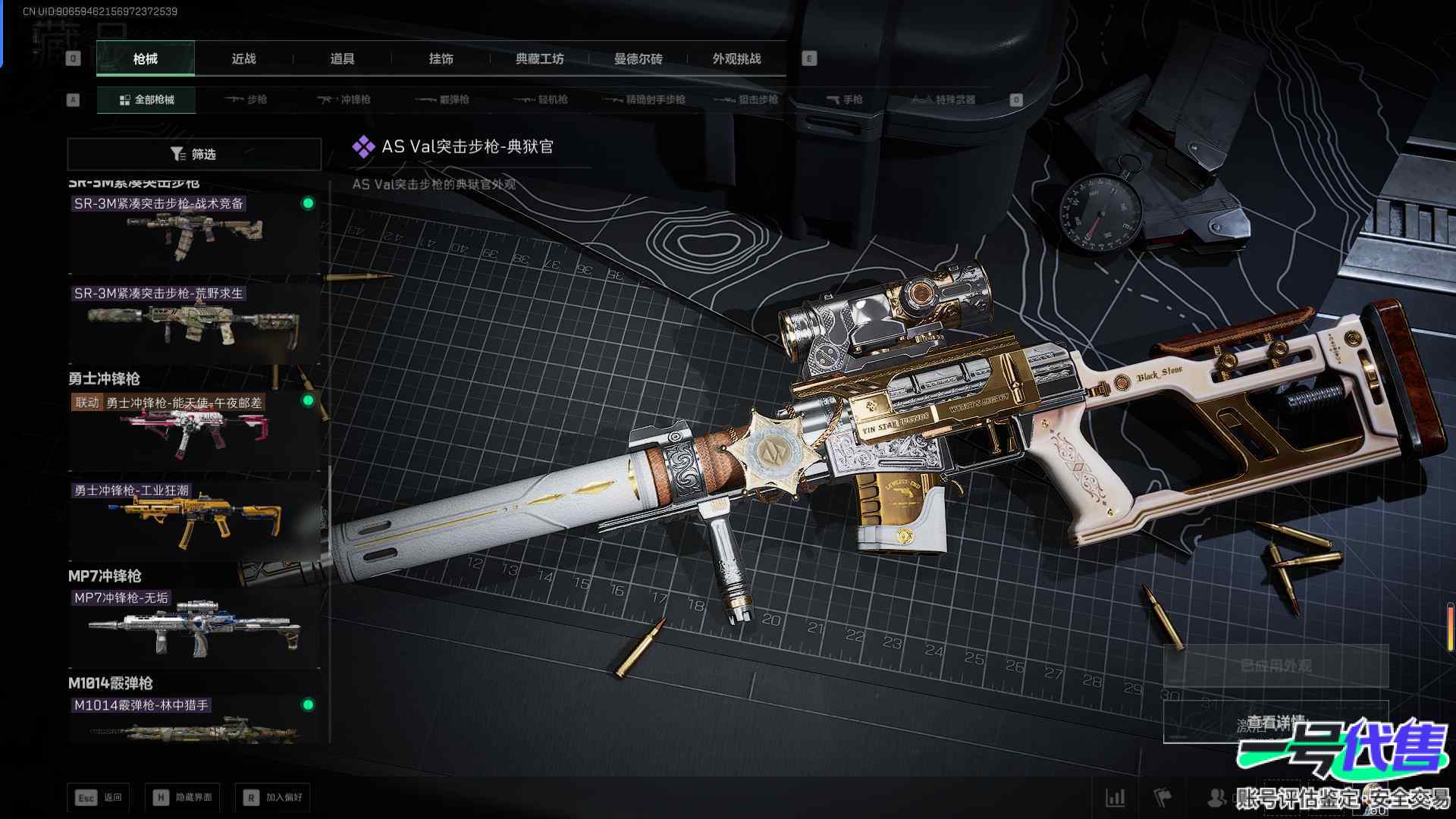Viewport: 1456px width, 819px height.
Task: Open the bar chart statistics icon
Action: 1116,797
